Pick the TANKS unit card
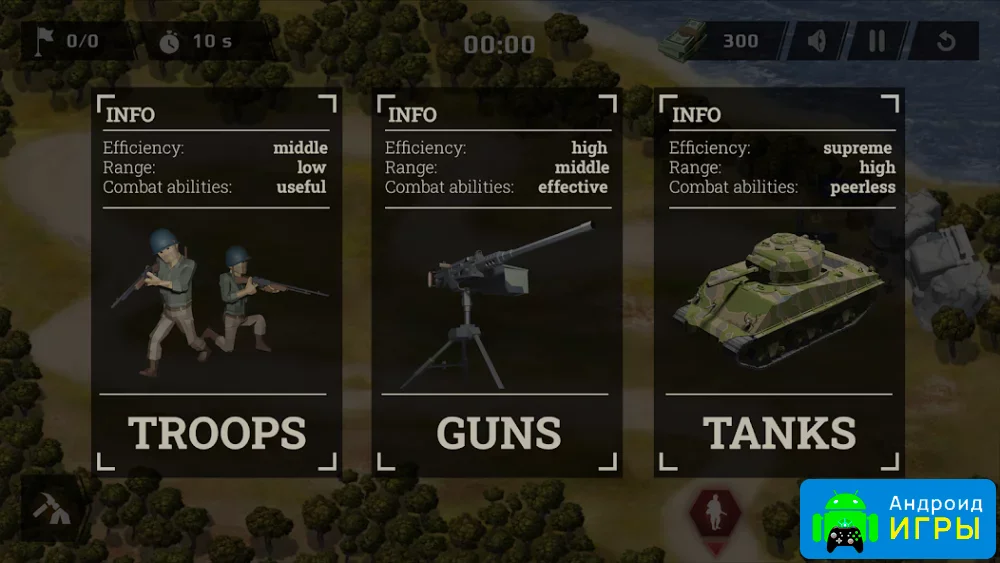The width and height of the screenshot is (1000, 563). coord(780,282)
